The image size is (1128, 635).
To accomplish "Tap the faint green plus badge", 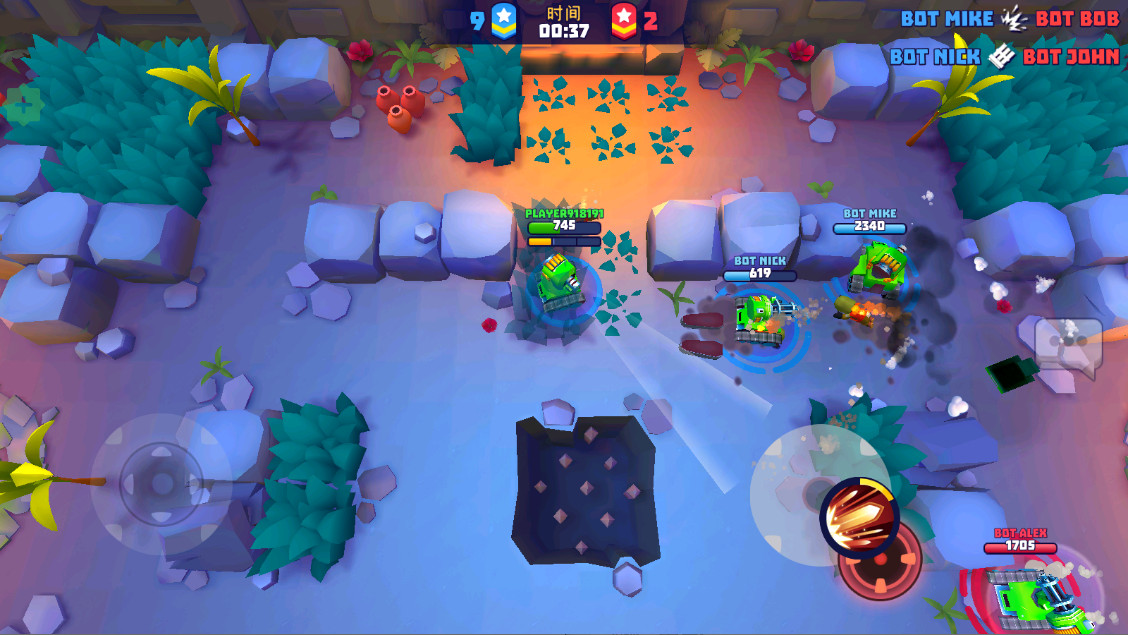I will point(23,105).
